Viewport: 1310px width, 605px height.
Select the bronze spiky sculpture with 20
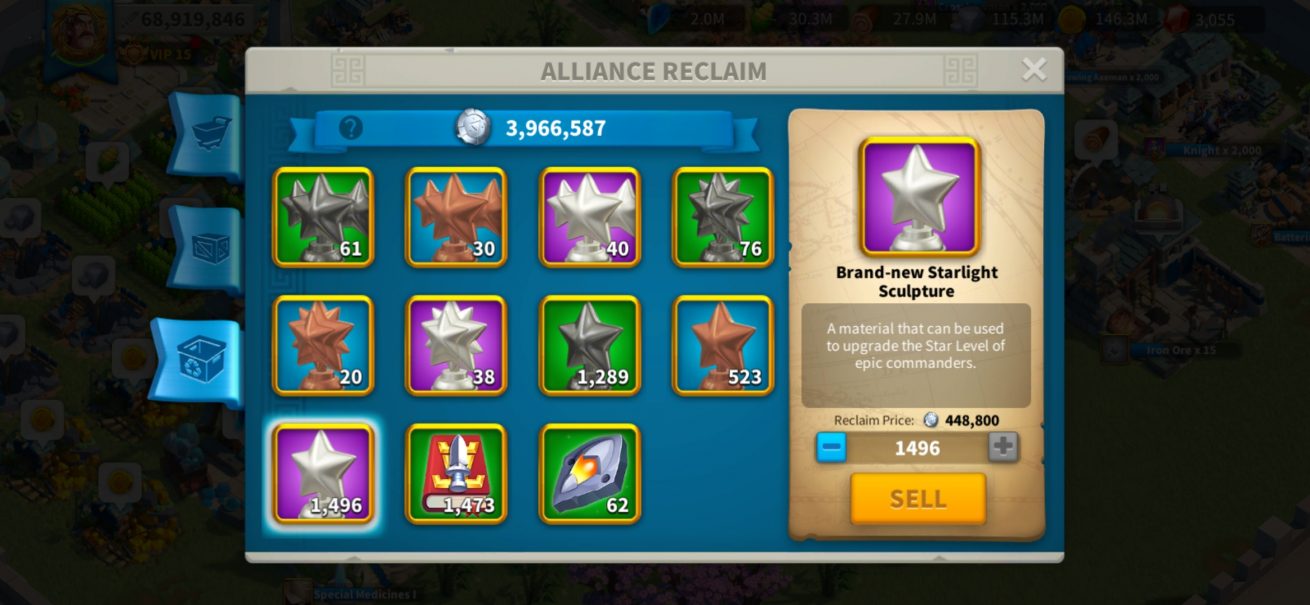coord(323,345)
